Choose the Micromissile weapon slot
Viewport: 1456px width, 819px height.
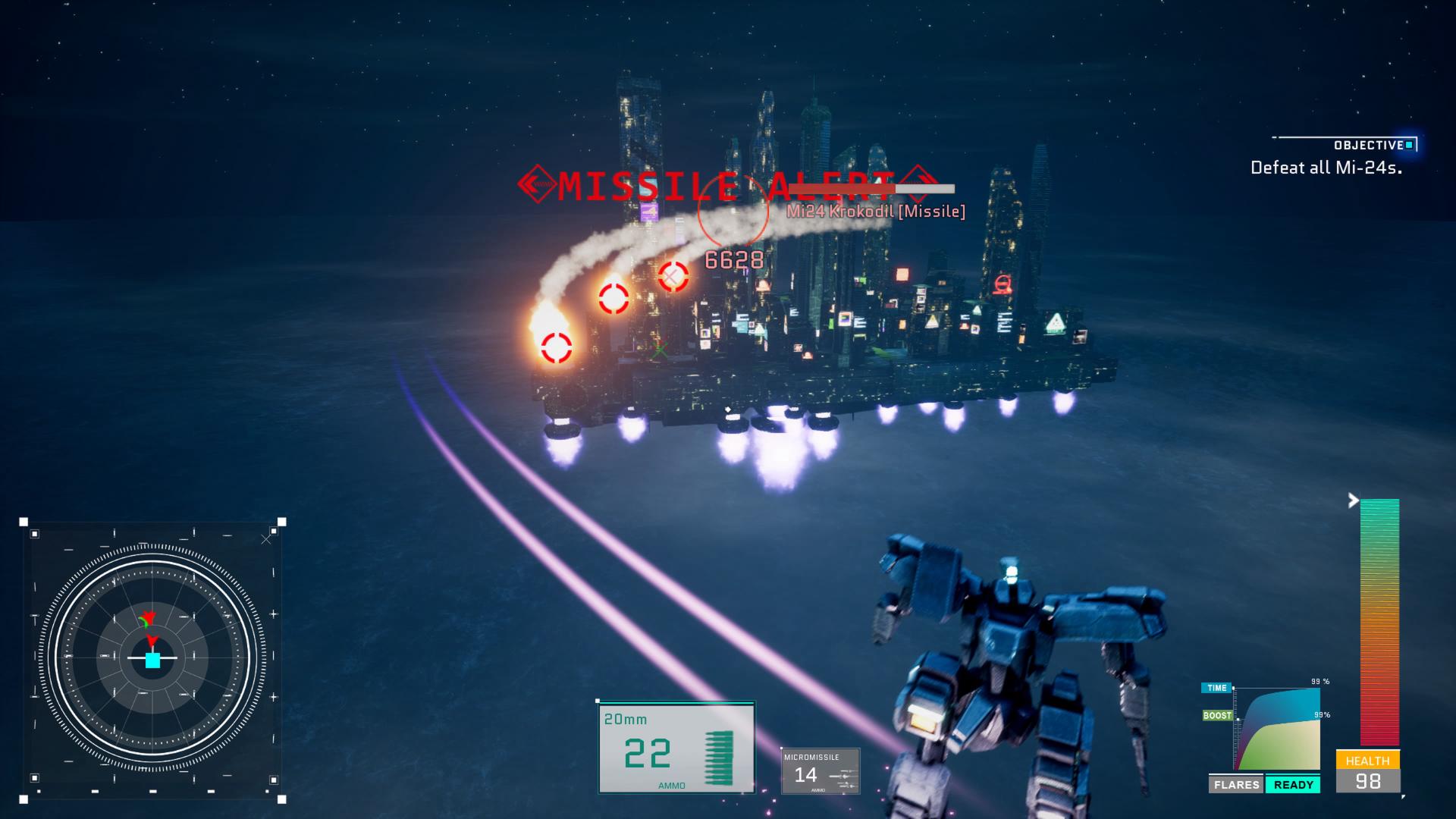[821, 771]
